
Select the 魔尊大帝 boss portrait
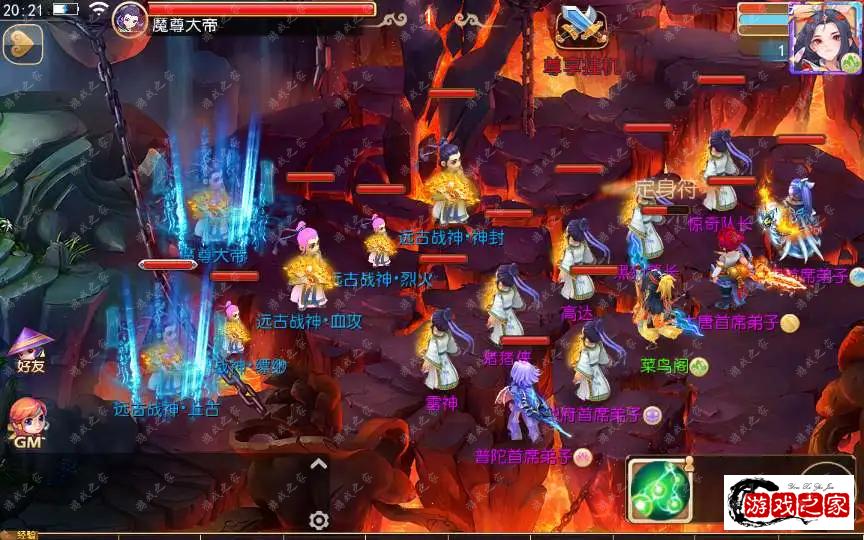pyautogui.click(x=130, y=19)
